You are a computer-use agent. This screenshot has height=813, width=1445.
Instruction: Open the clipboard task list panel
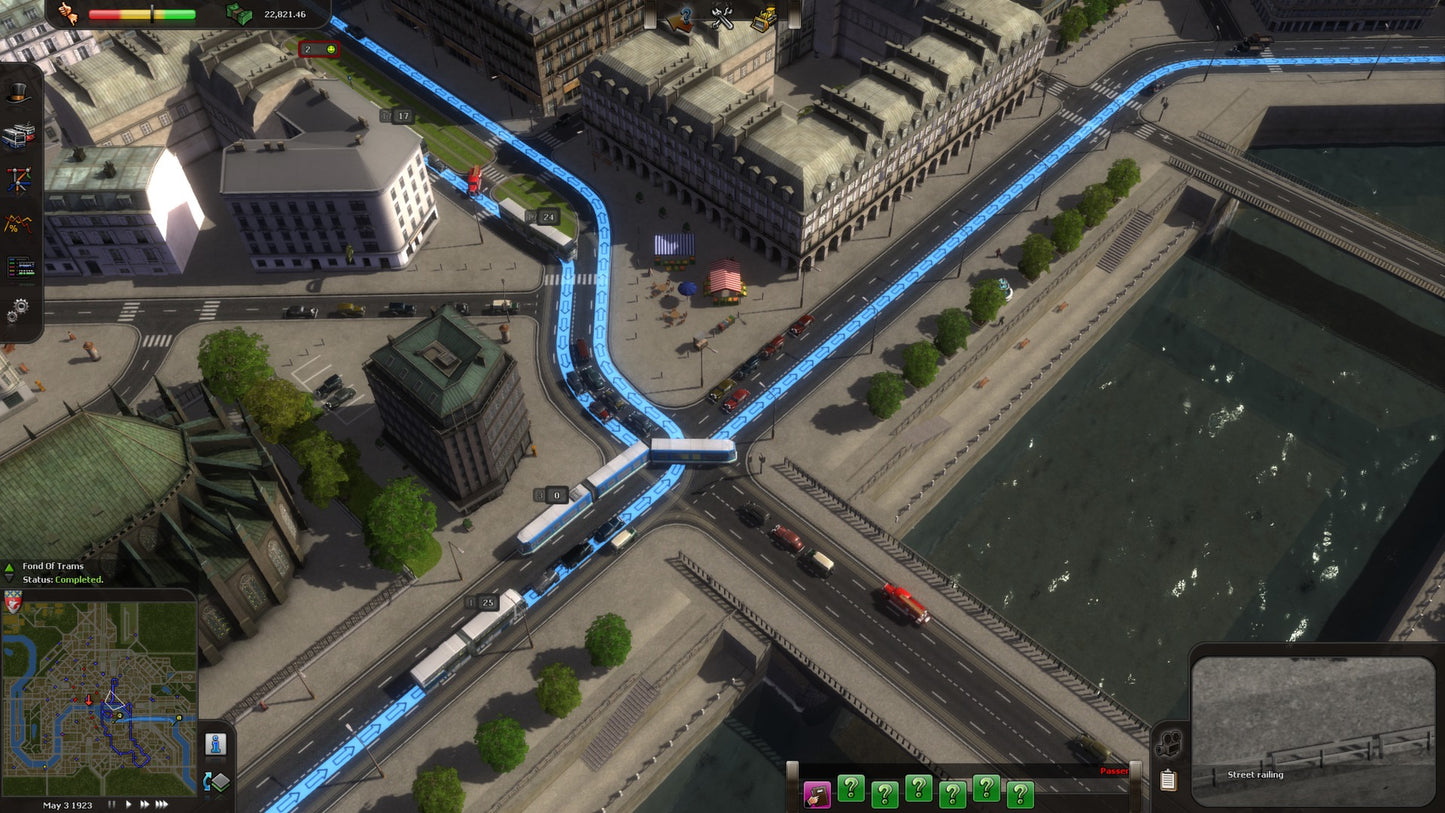[x=1168, y=779]
